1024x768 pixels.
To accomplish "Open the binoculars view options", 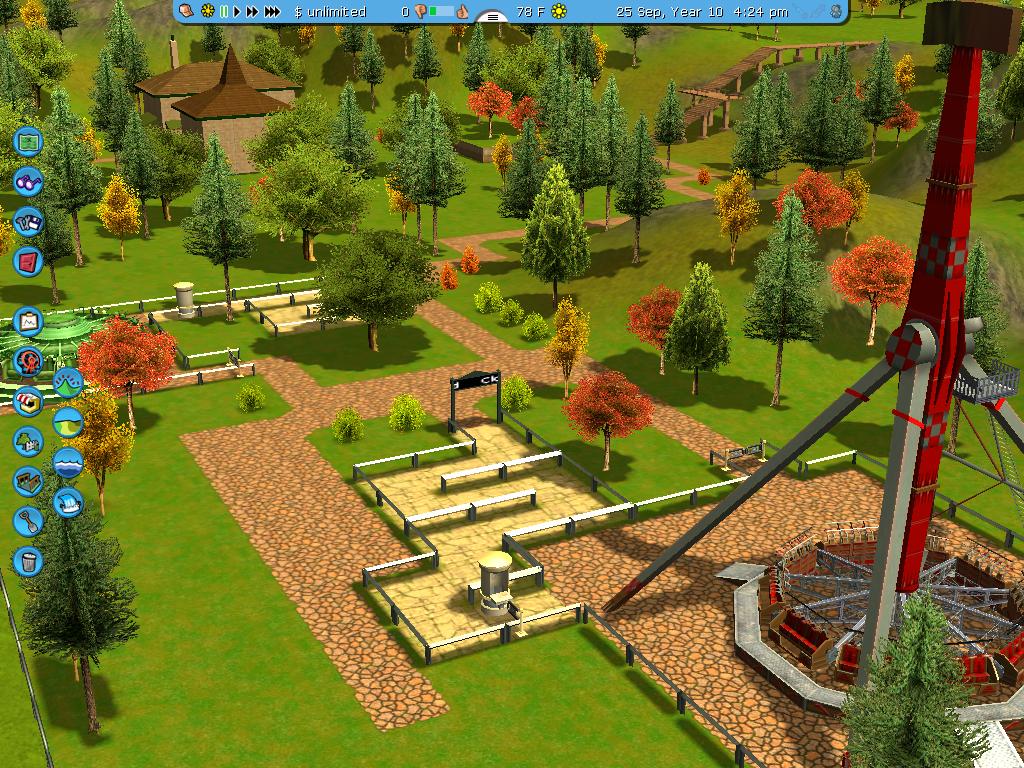I will coord(28,181).
